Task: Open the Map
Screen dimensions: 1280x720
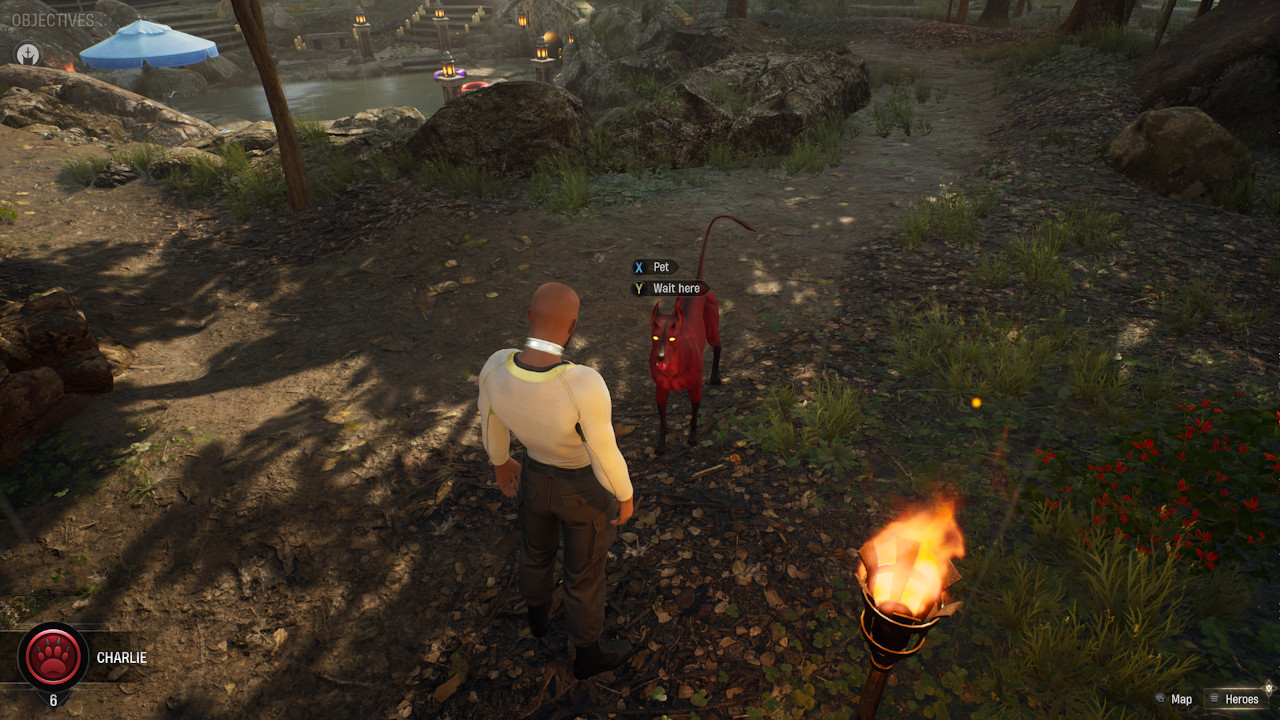Action: click(1173, 699)
